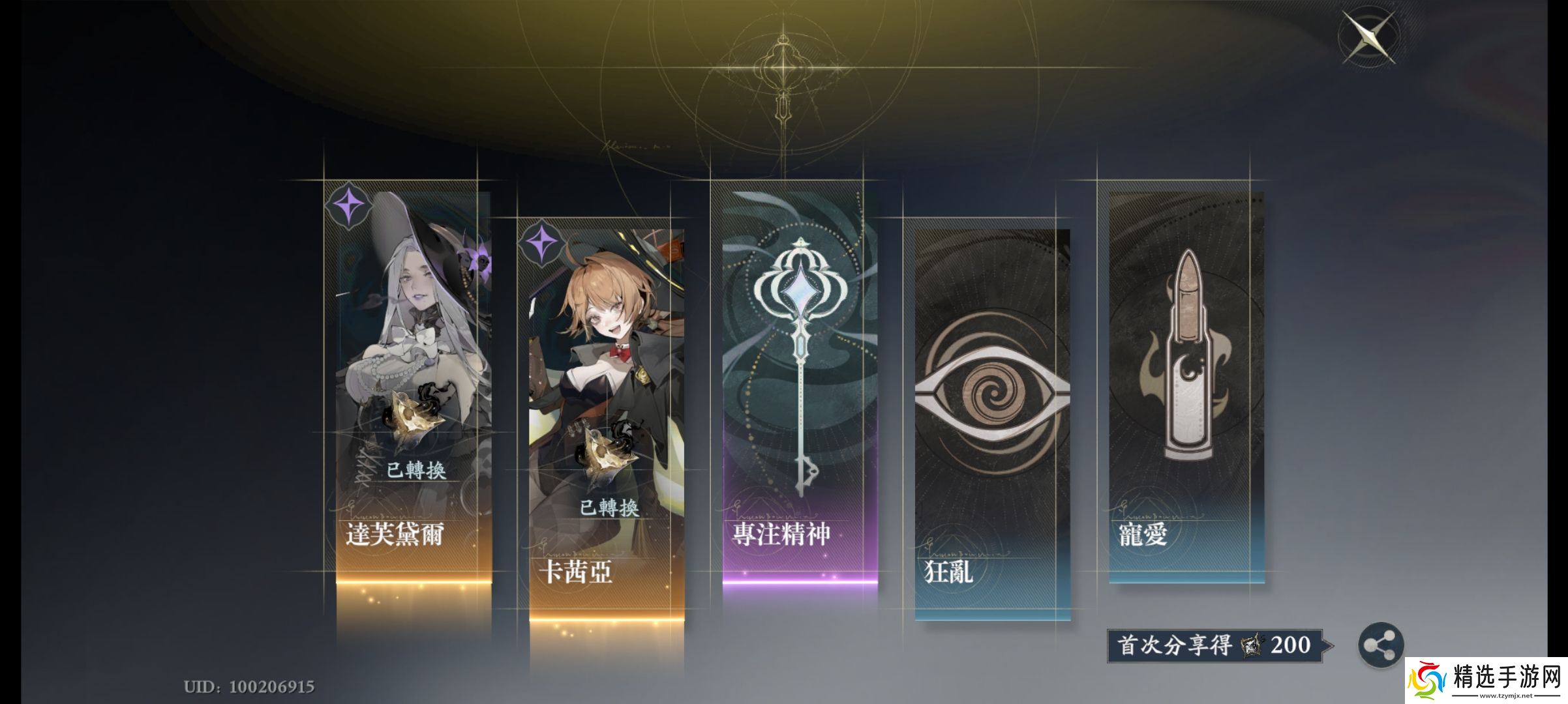Close the gacha results screen
Screen dimensions: 1568x704
click(1368, 37)
